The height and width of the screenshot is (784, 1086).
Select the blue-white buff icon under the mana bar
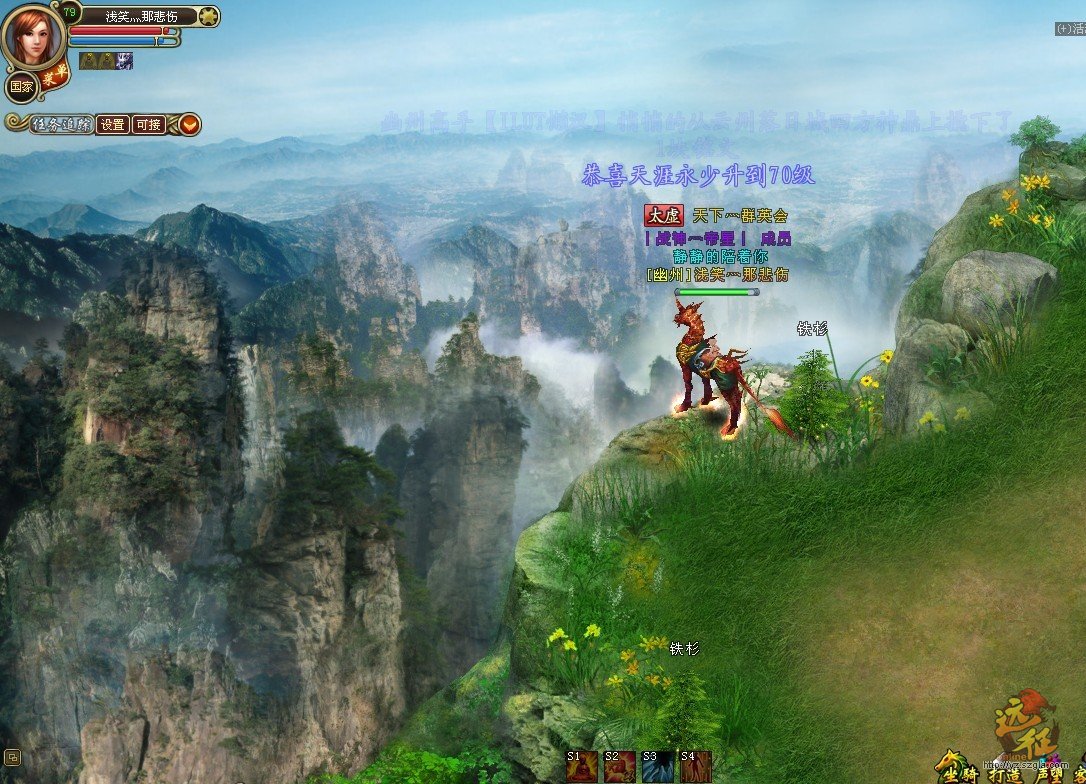(x=125, y=61)
